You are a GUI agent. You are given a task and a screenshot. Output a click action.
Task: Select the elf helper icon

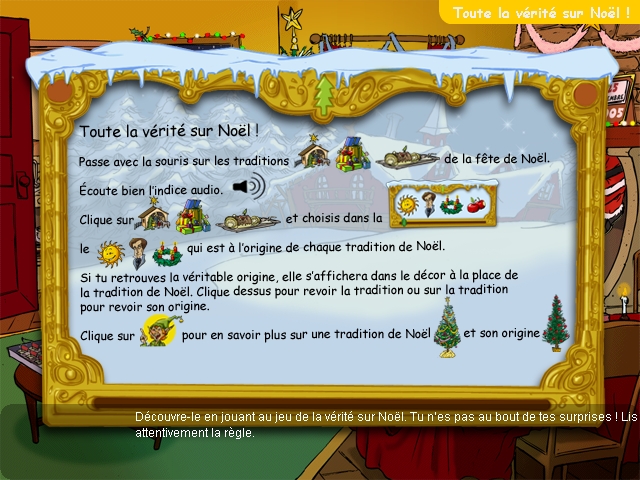(x=157, y=334)
